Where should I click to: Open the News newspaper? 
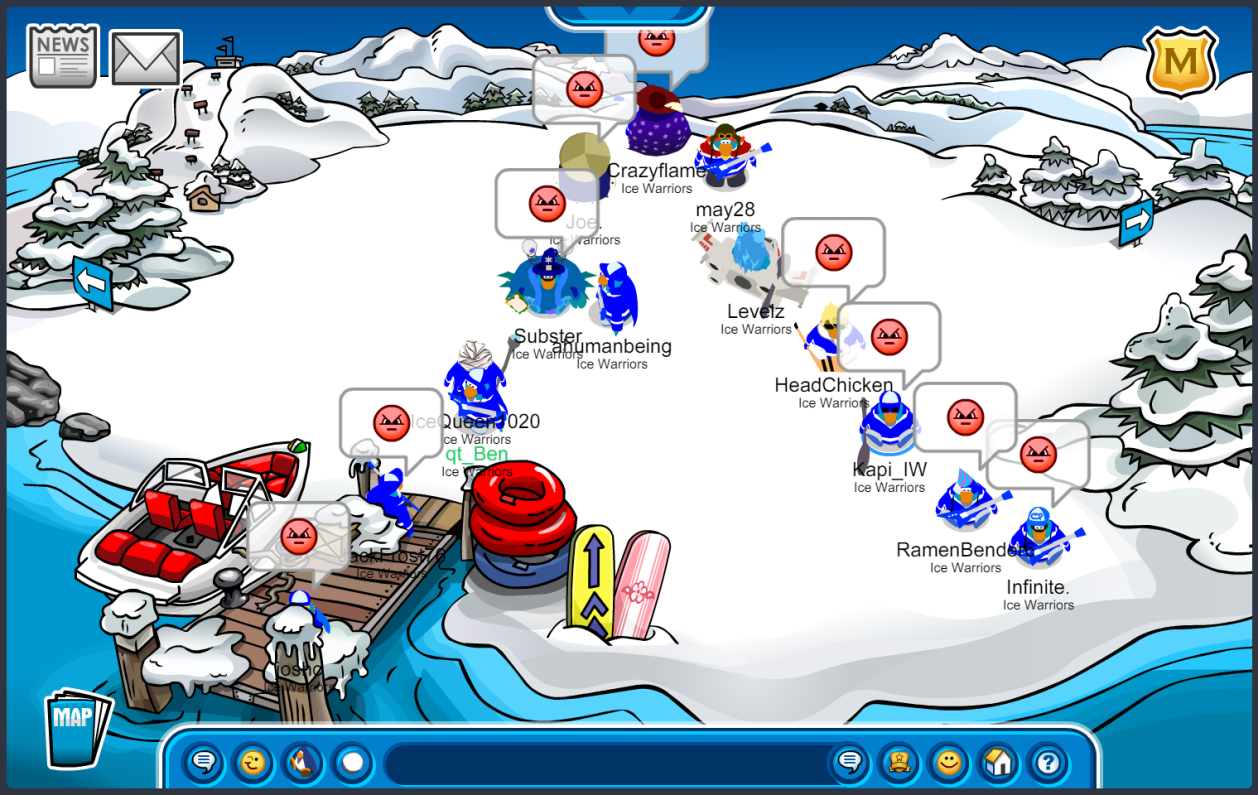tap(63, 56)
